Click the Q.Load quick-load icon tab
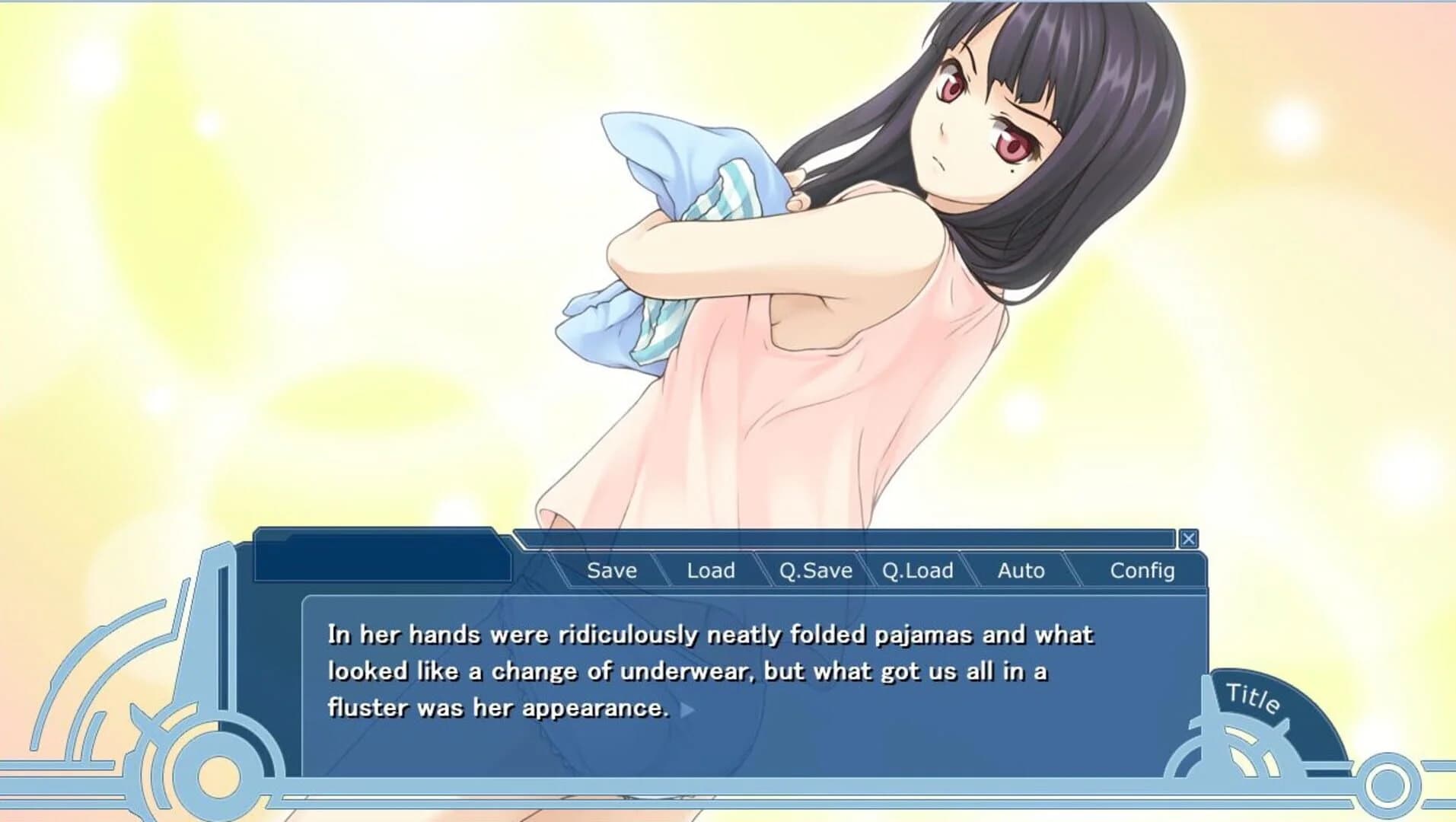 pos(916,570)
